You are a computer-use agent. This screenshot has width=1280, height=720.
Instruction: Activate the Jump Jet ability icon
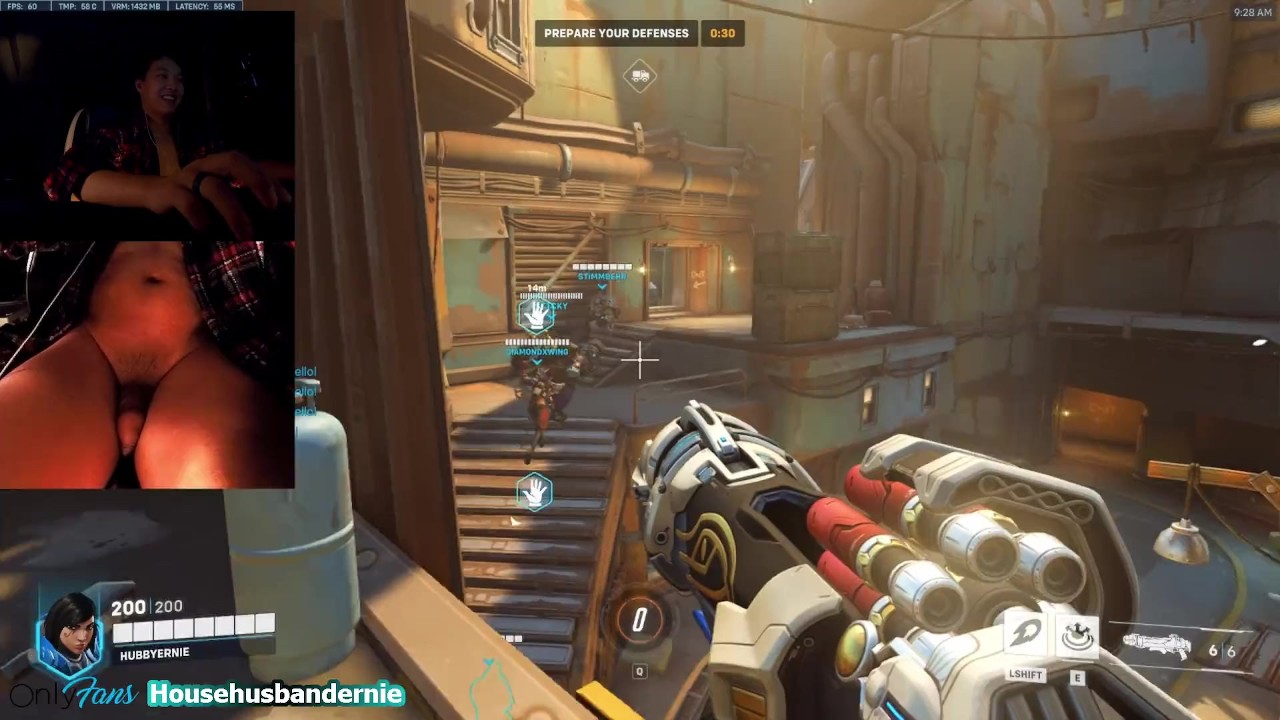(1026, 634)
